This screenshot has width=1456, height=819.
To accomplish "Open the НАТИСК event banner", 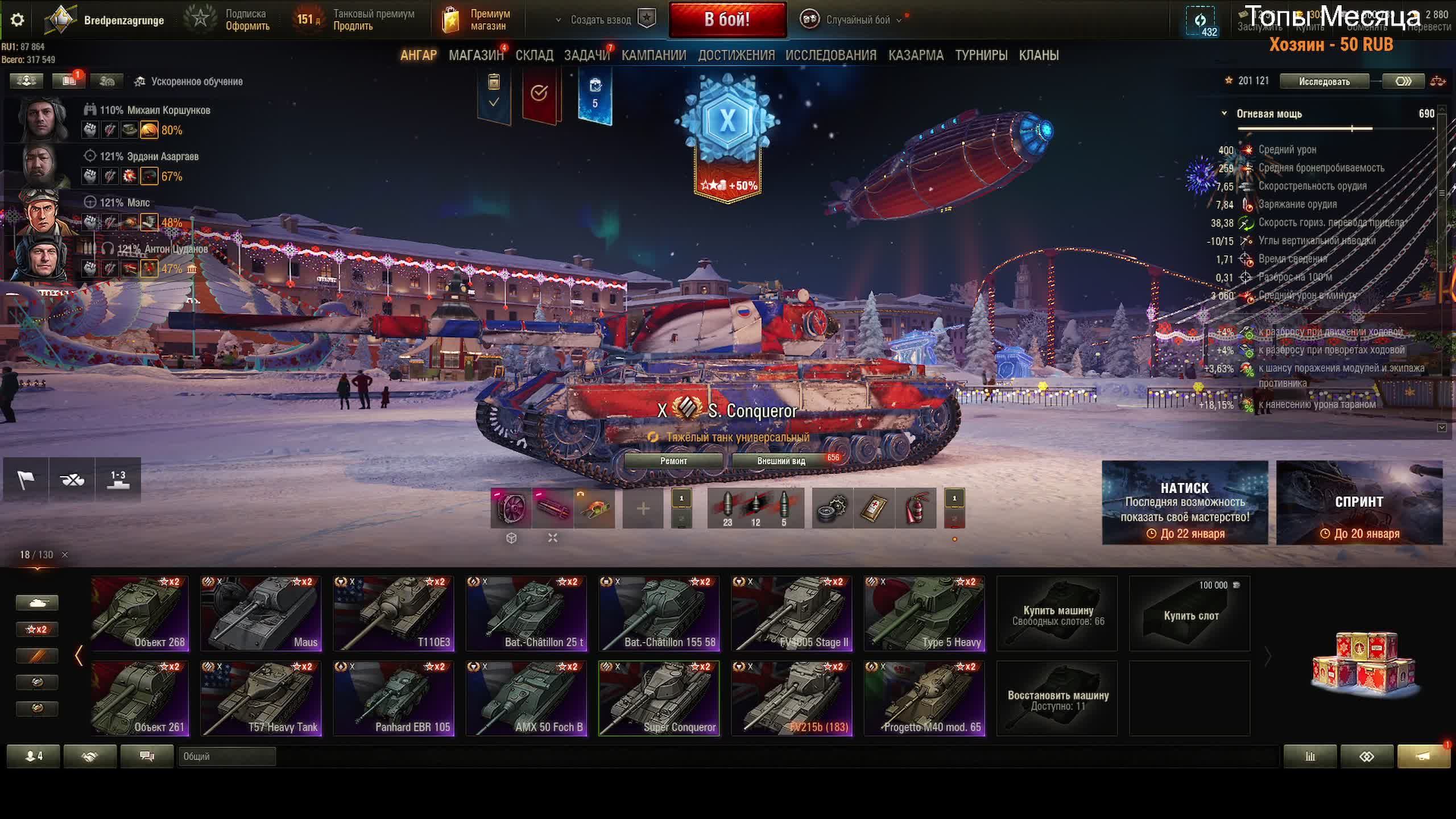I will 1185,503.
